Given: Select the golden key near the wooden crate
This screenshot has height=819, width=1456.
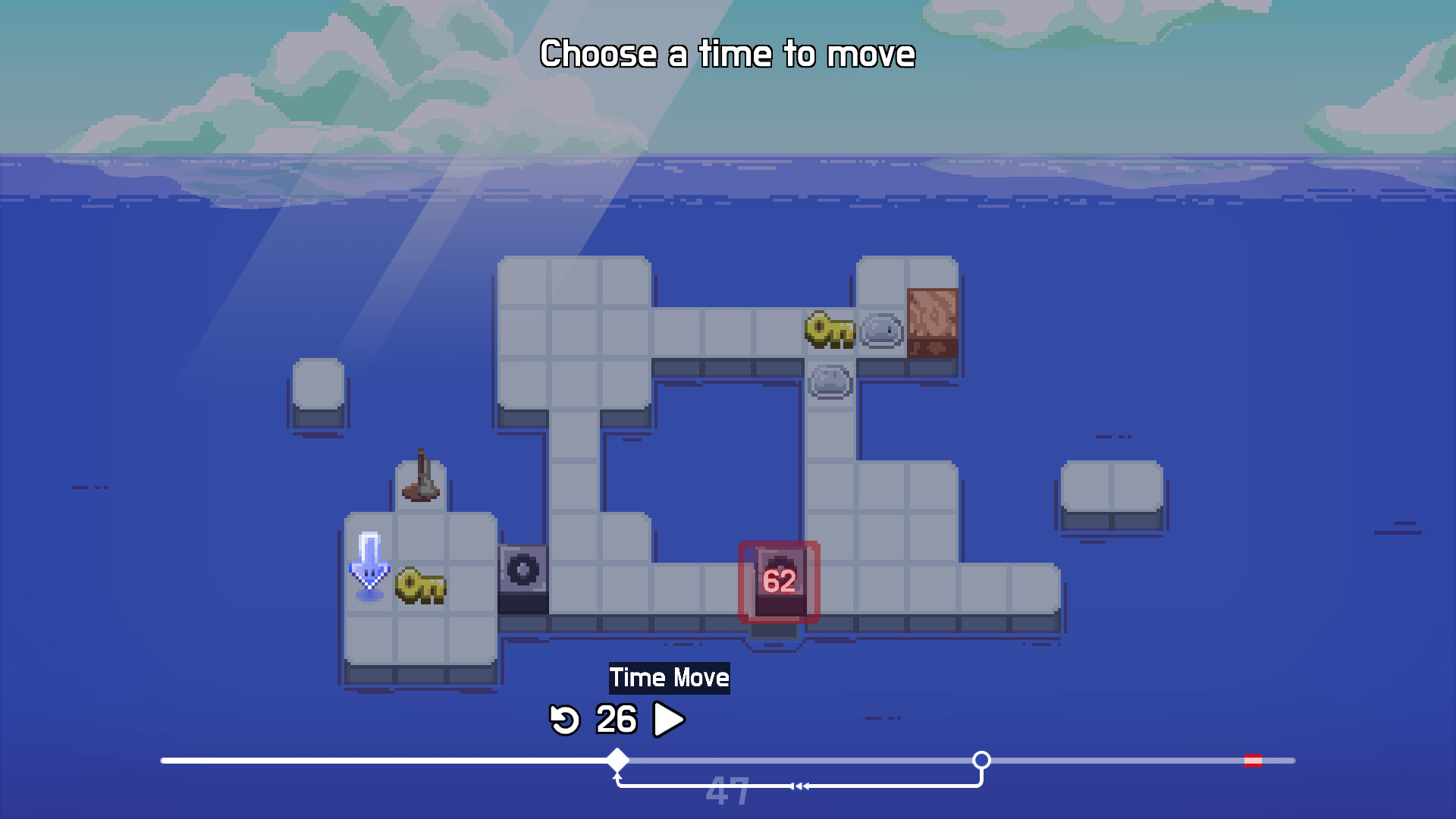Looking at the screenshot, I should click(832, 331).
